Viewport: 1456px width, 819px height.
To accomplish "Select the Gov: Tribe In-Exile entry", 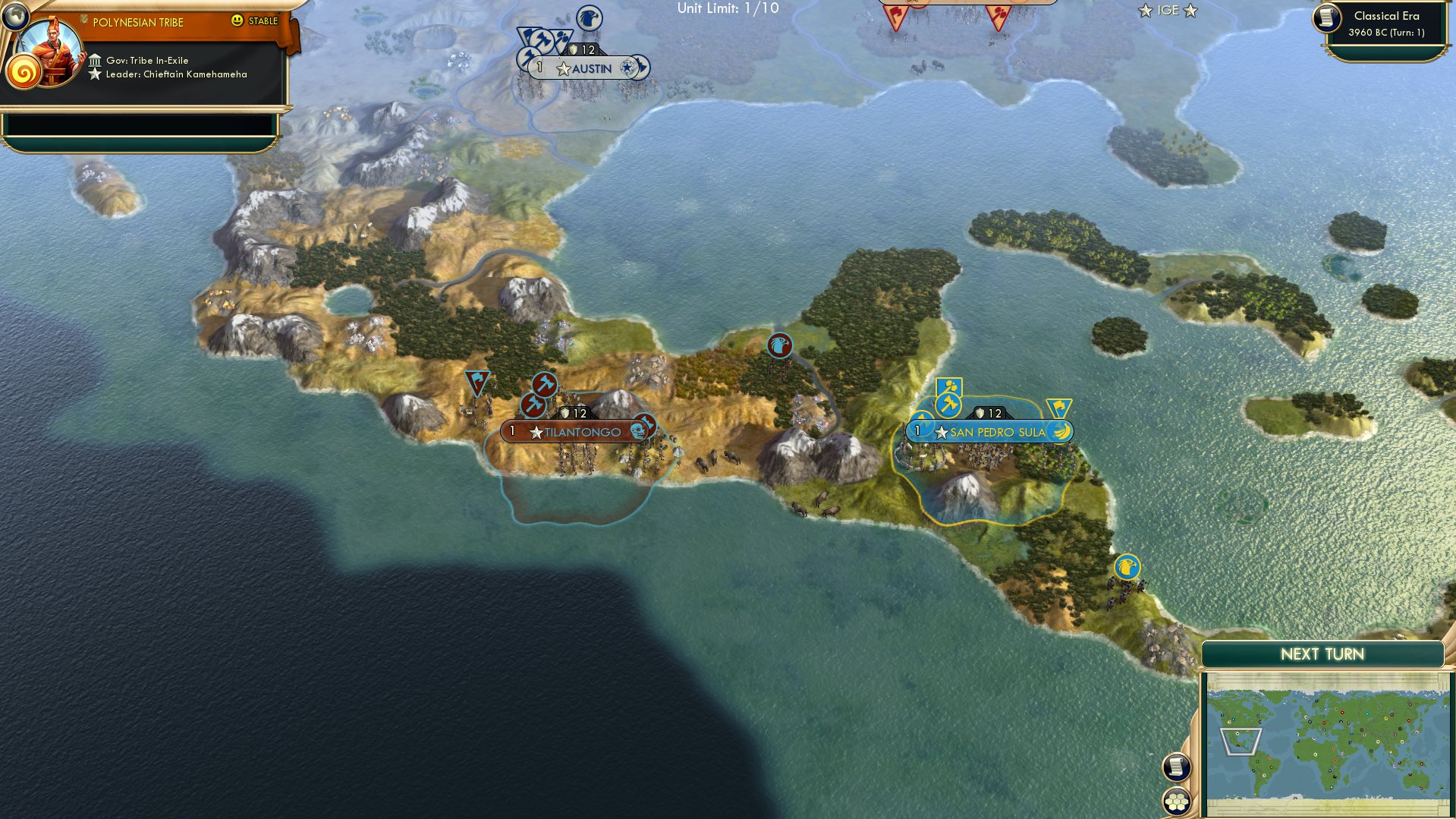I will coord(149,60).
